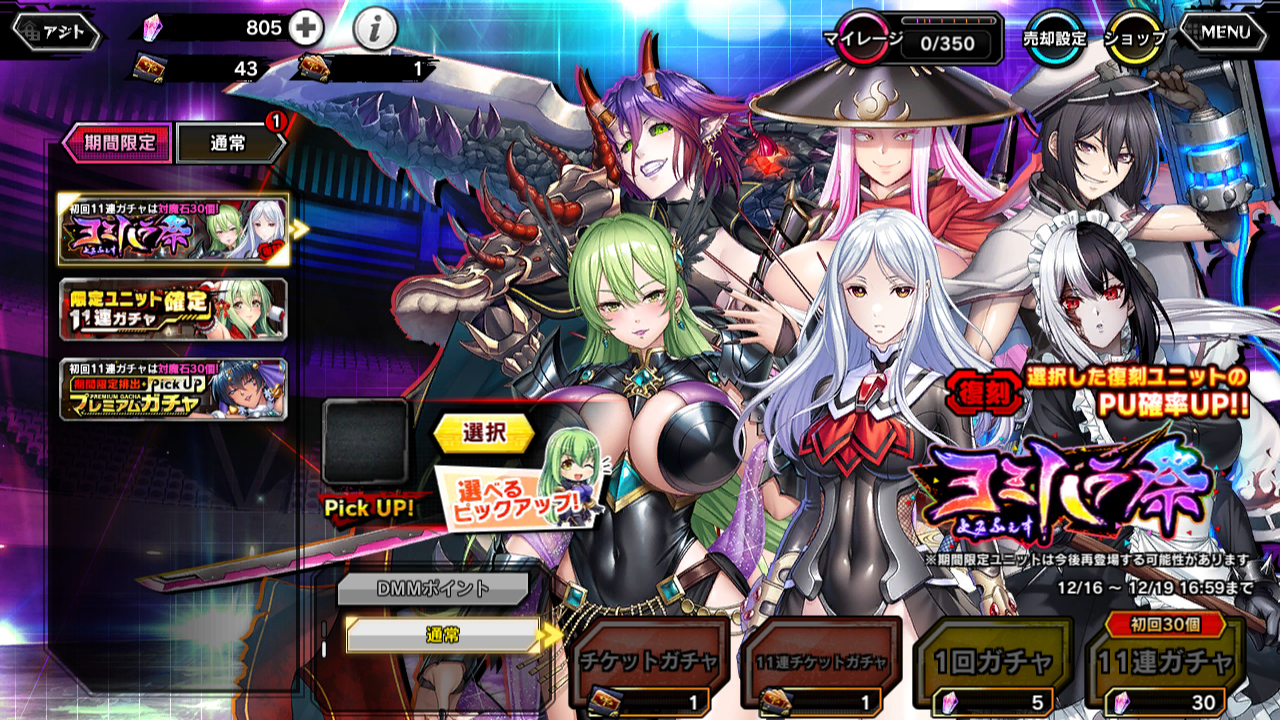Open the gacha info details icon
The image size is (1280, 720).
pos(375,31)
